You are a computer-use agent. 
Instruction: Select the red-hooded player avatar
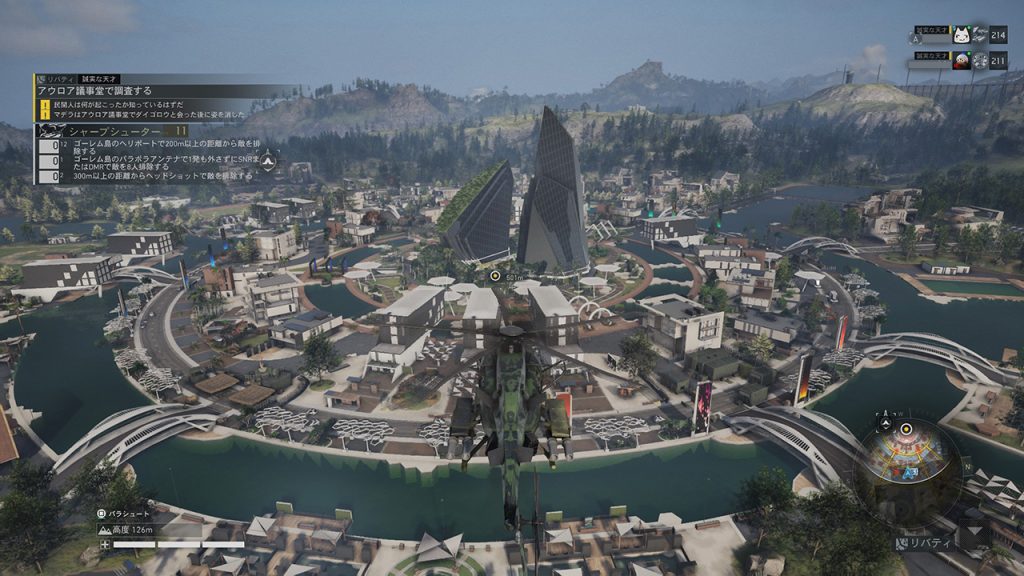pos(962,60)
